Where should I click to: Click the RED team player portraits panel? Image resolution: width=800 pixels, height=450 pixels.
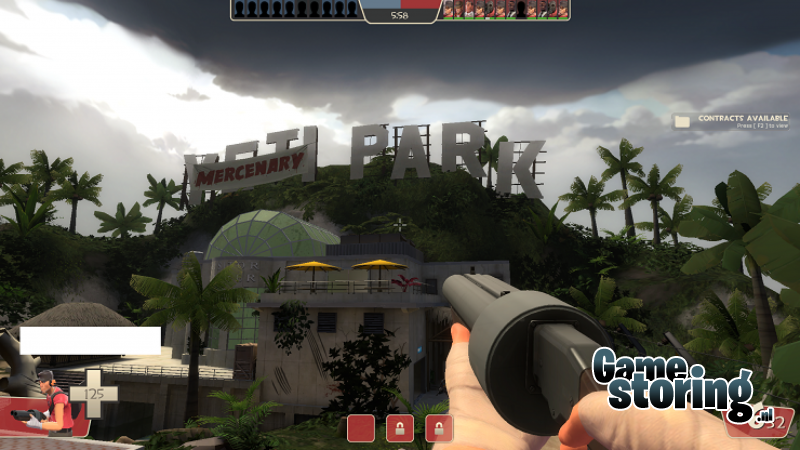[x=506, y=9]
